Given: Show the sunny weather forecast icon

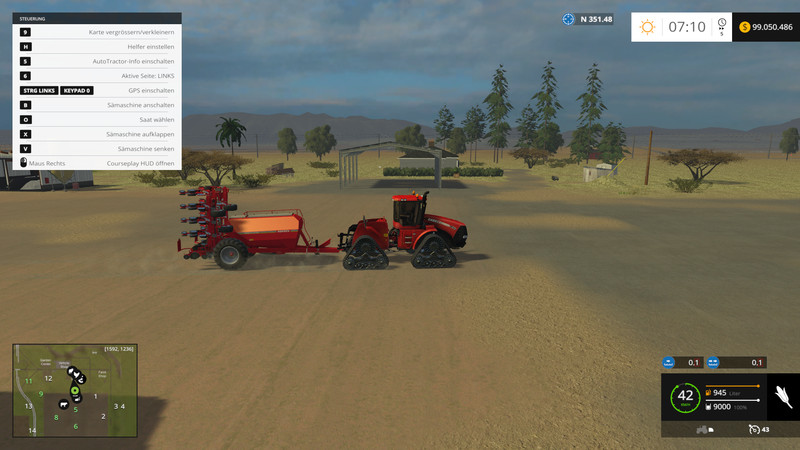Looking at the screenshot, I should coord(646,27).
